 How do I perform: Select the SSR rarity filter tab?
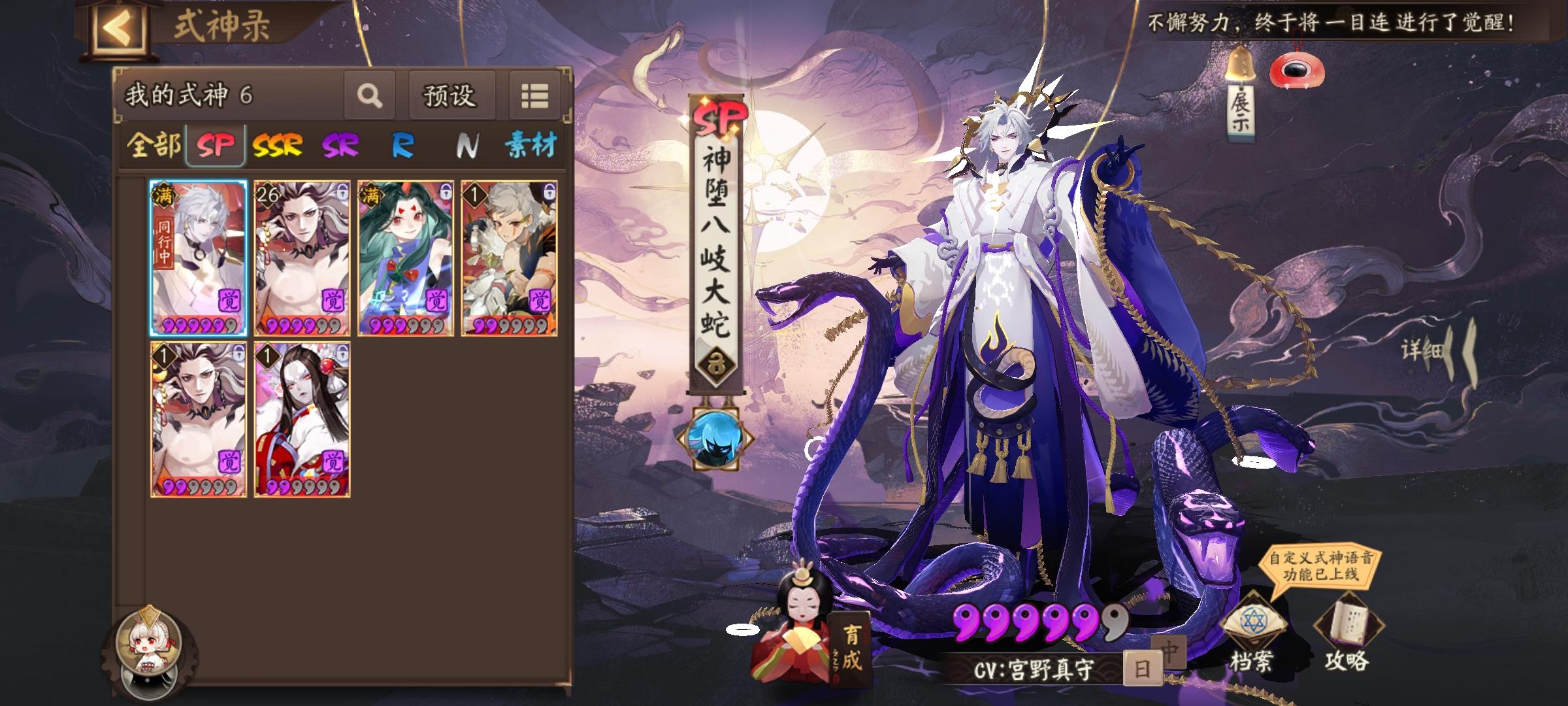pyautogui.click(x=277, y=148)
